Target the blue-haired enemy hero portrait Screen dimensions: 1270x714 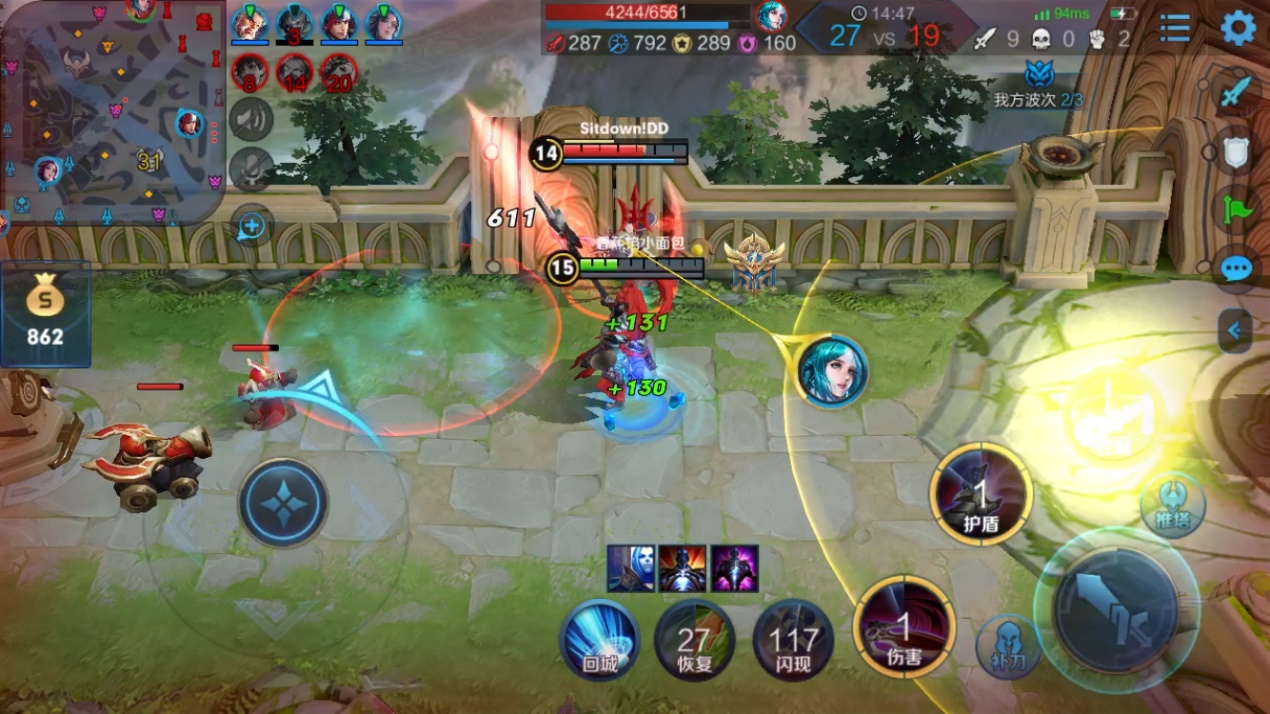tap(832, 371)
